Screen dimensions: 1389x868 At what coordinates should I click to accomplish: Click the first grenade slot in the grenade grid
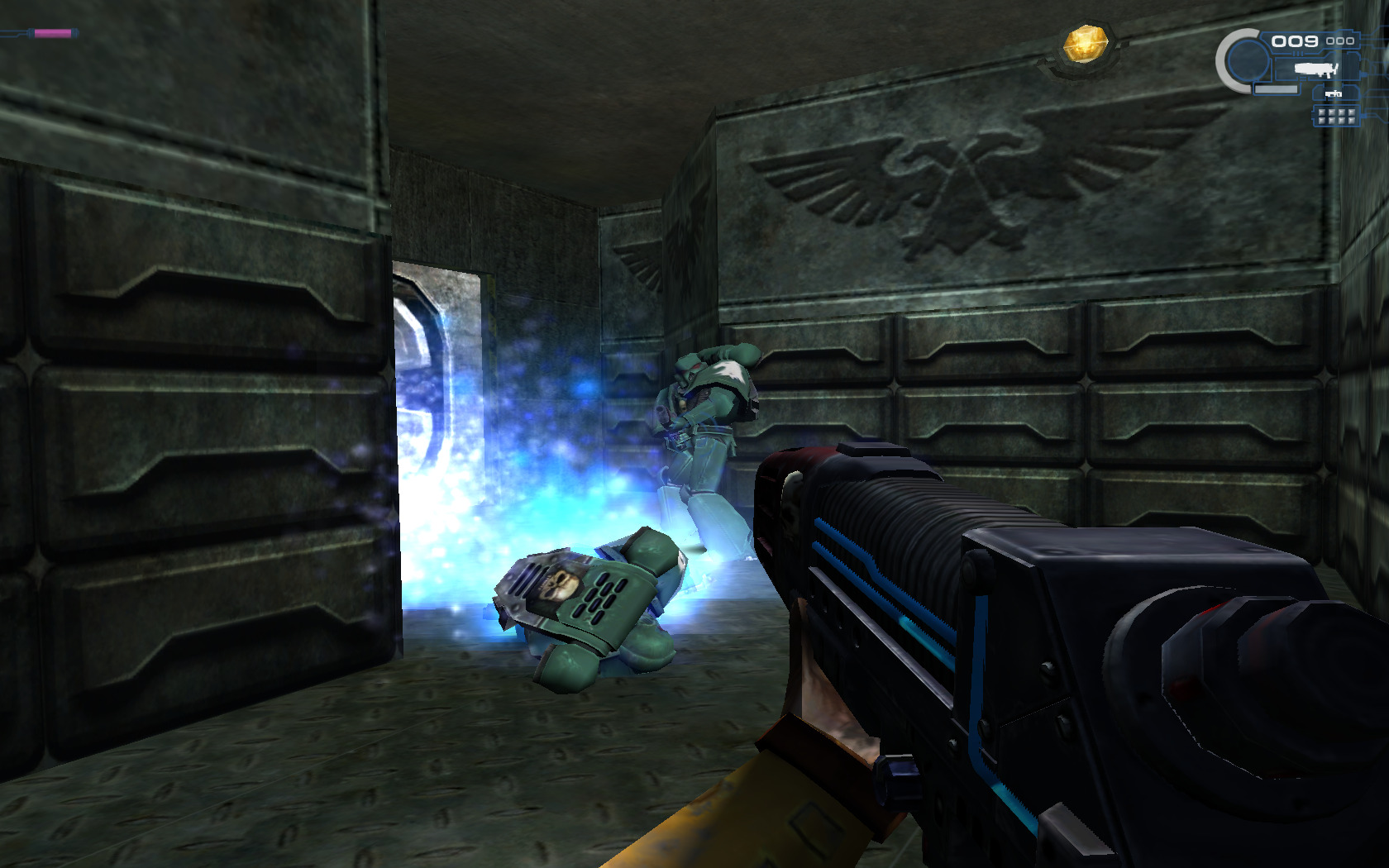pos(1322,112)
